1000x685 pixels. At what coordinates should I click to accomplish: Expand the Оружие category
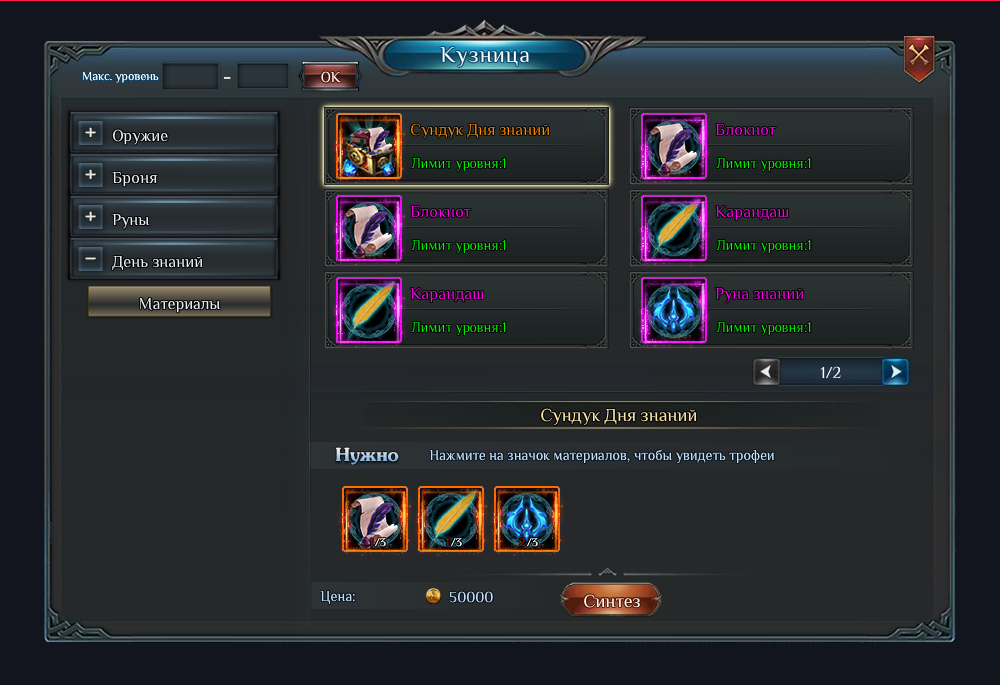click(x=91, y=134)
